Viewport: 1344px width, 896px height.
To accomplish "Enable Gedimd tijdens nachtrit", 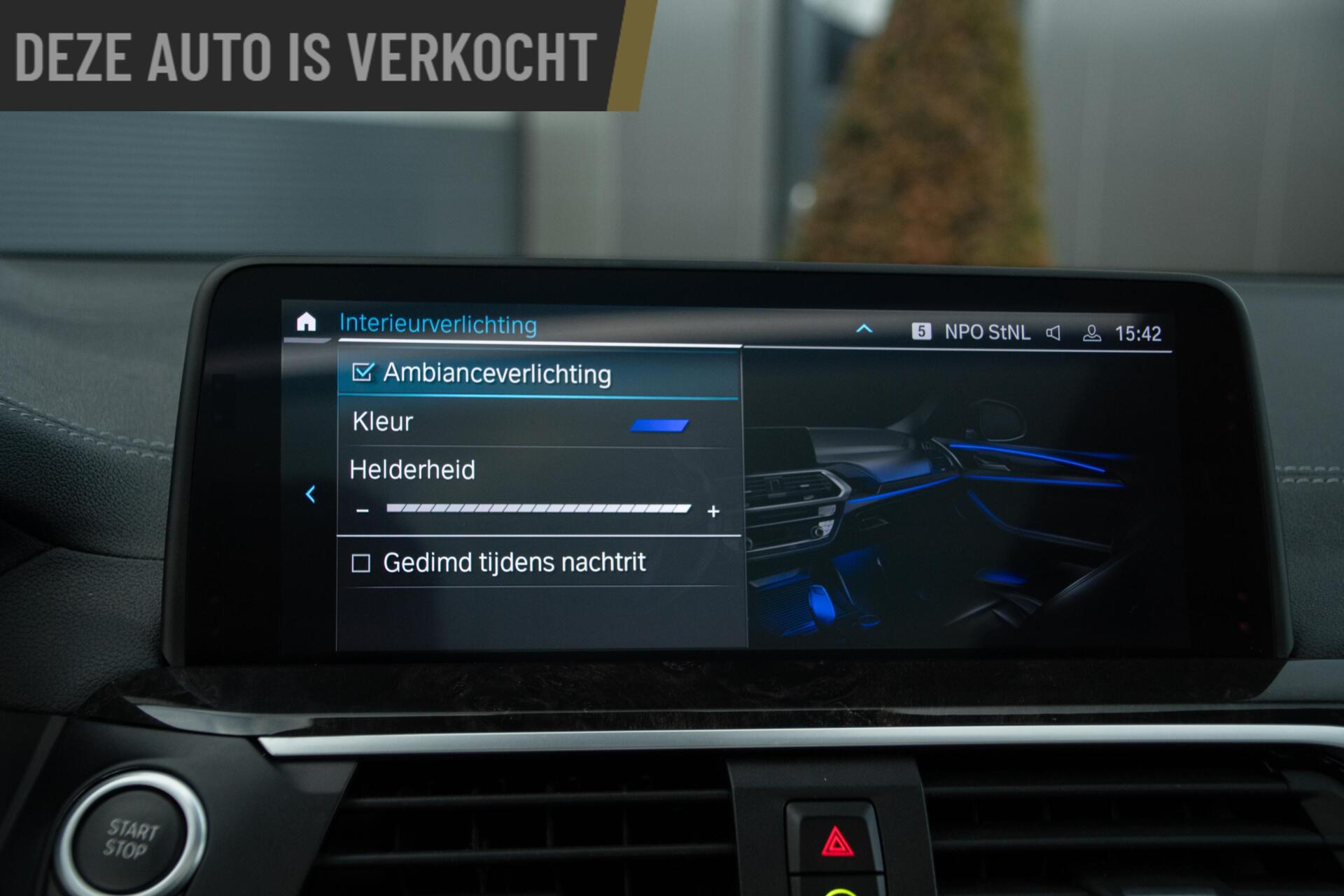I will tap(360, 563).
